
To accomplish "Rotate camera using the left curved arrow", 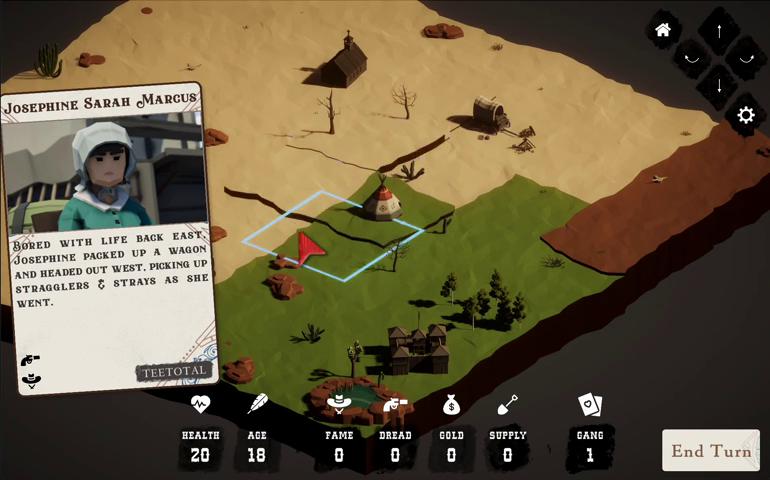I will pos(690,58).
